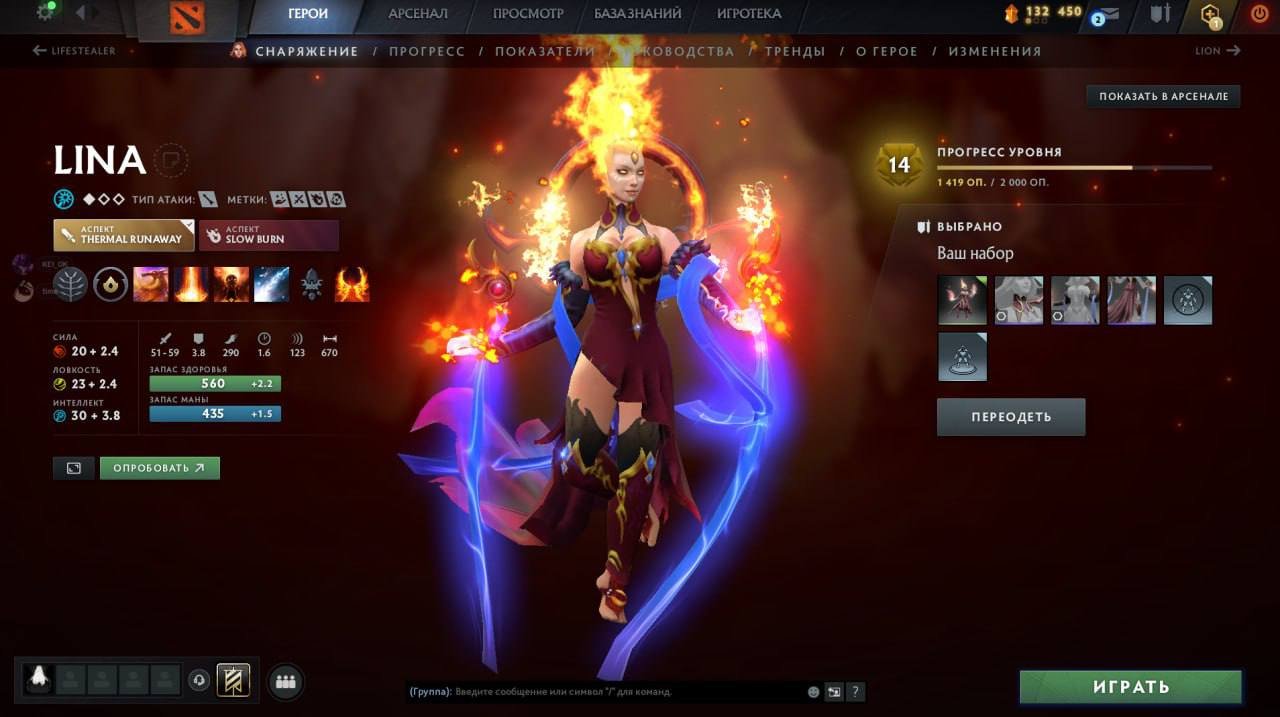Start the hero demo with Опробовать

(159, 468)
